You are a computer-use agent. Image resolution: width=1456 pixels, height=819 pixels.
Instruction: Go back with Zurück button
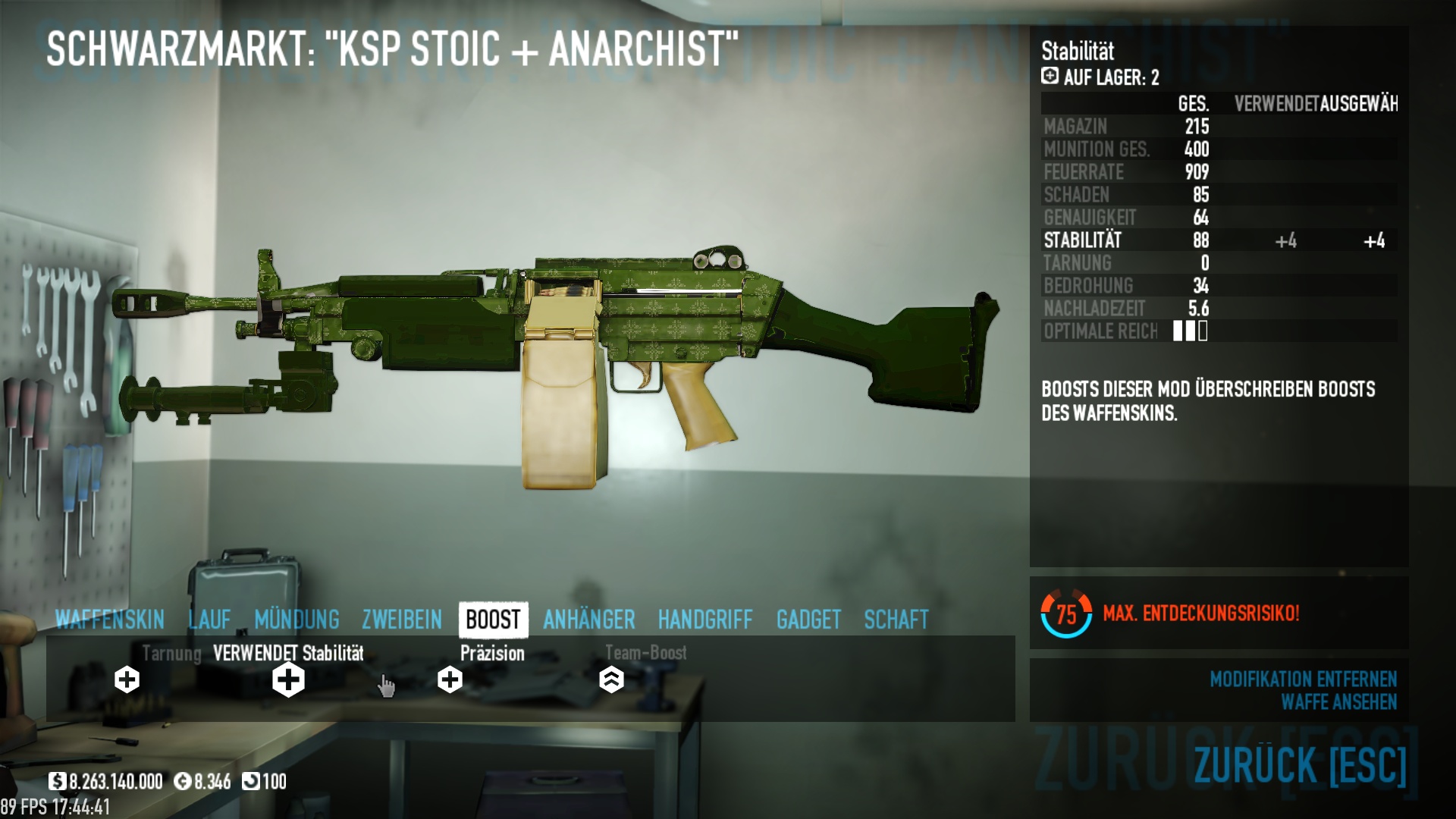click(x=1300, y=764)
